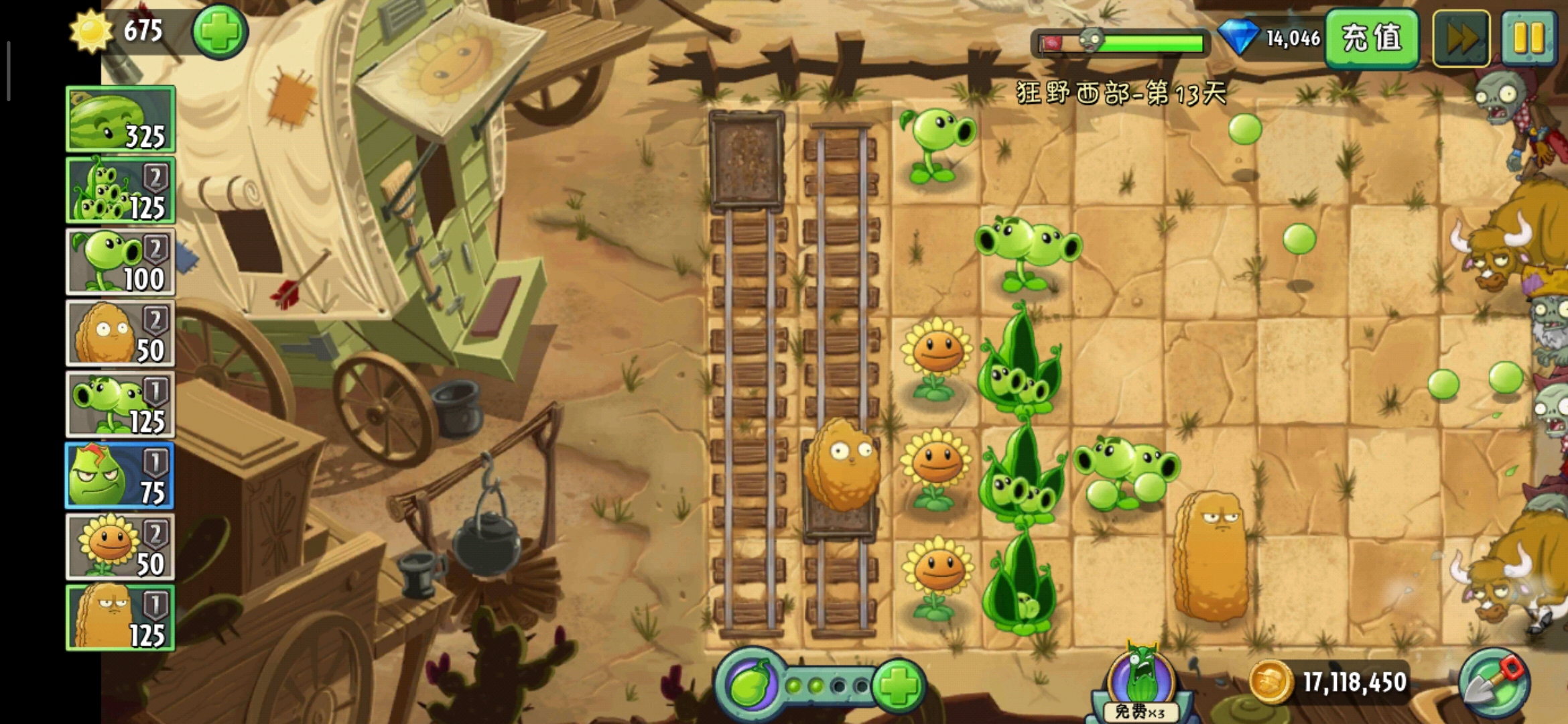
Task: Activate the plant food leaf button
Action: [750, 685]
